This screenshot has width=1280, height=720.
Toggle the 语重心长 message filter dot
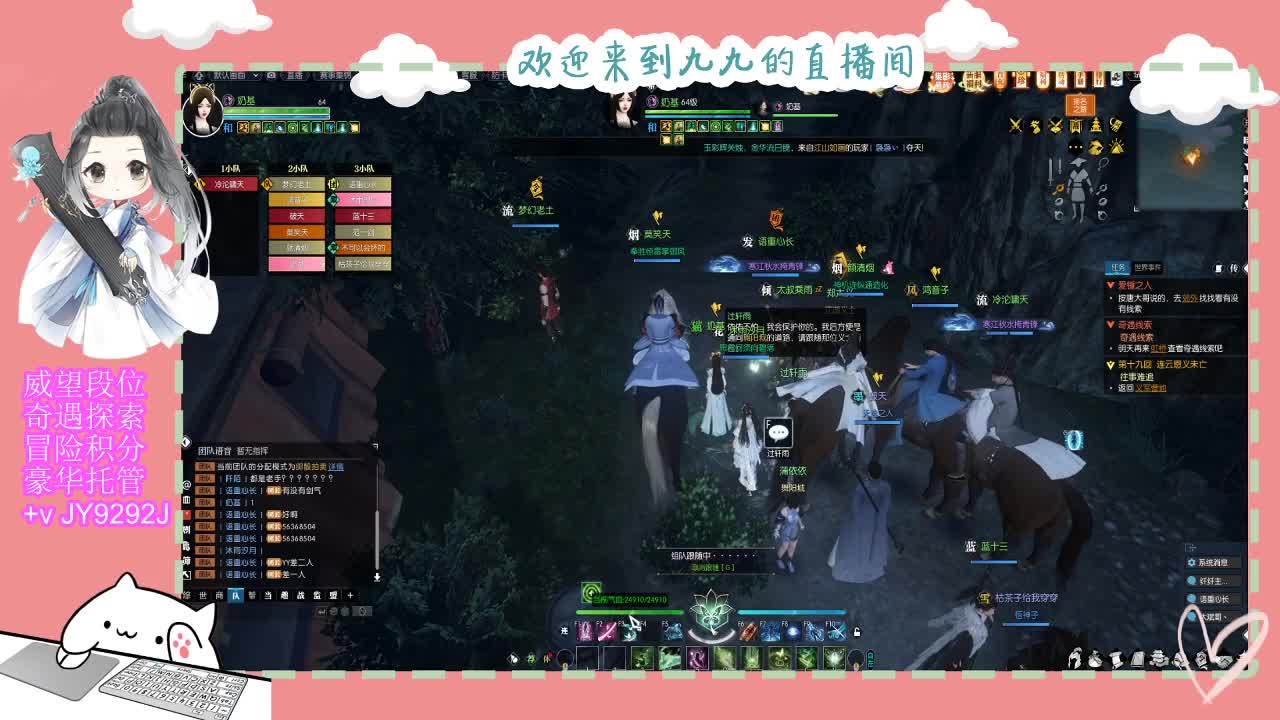pos(1192,599)
